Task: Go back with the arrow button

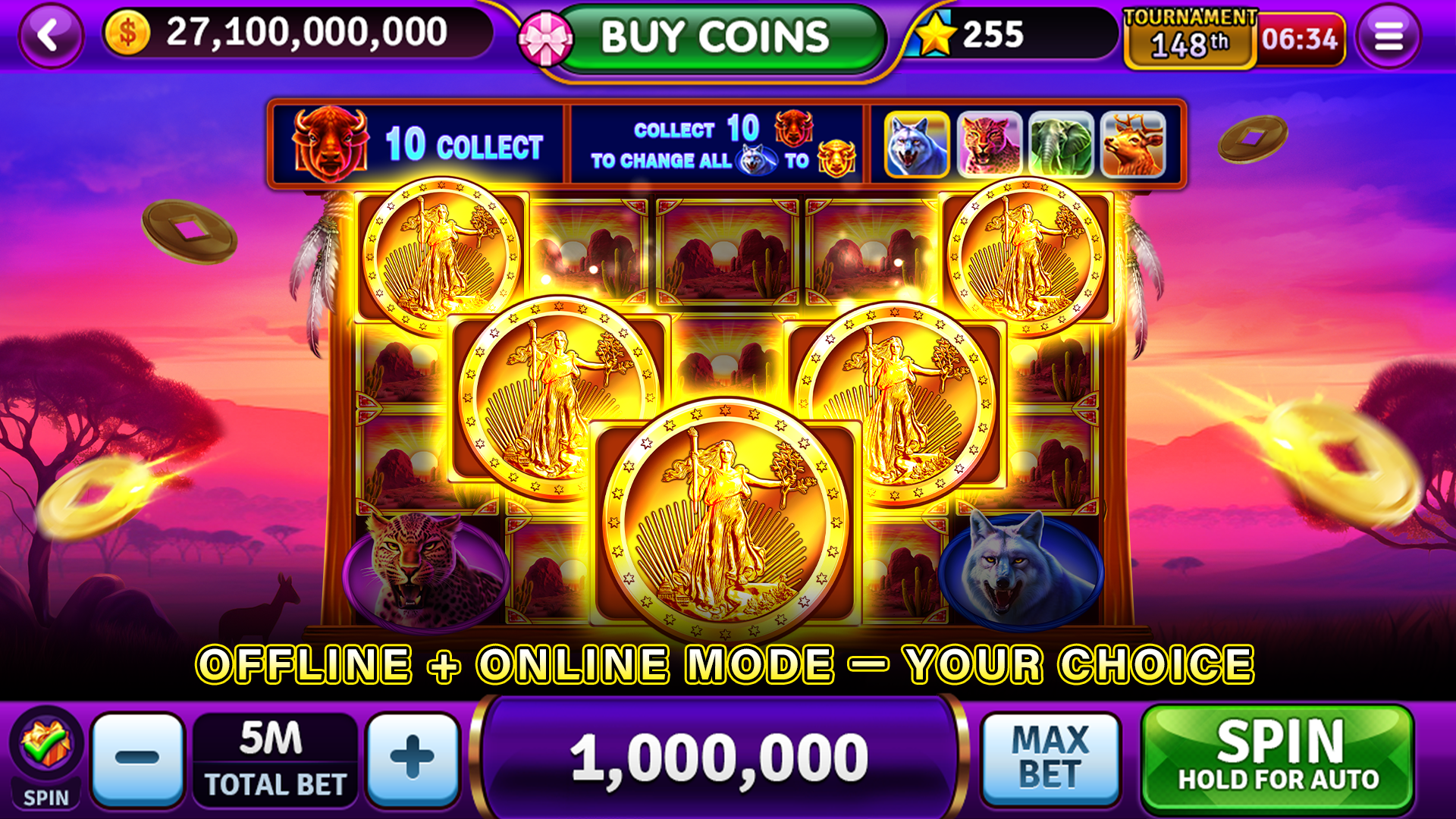Action: coord(50,33)
